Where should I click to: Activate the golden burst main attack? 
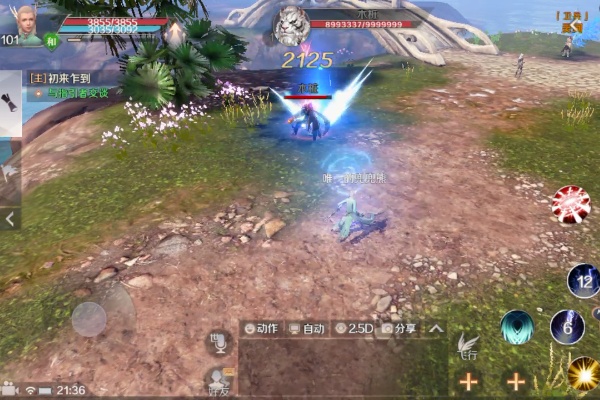[583, 374]
